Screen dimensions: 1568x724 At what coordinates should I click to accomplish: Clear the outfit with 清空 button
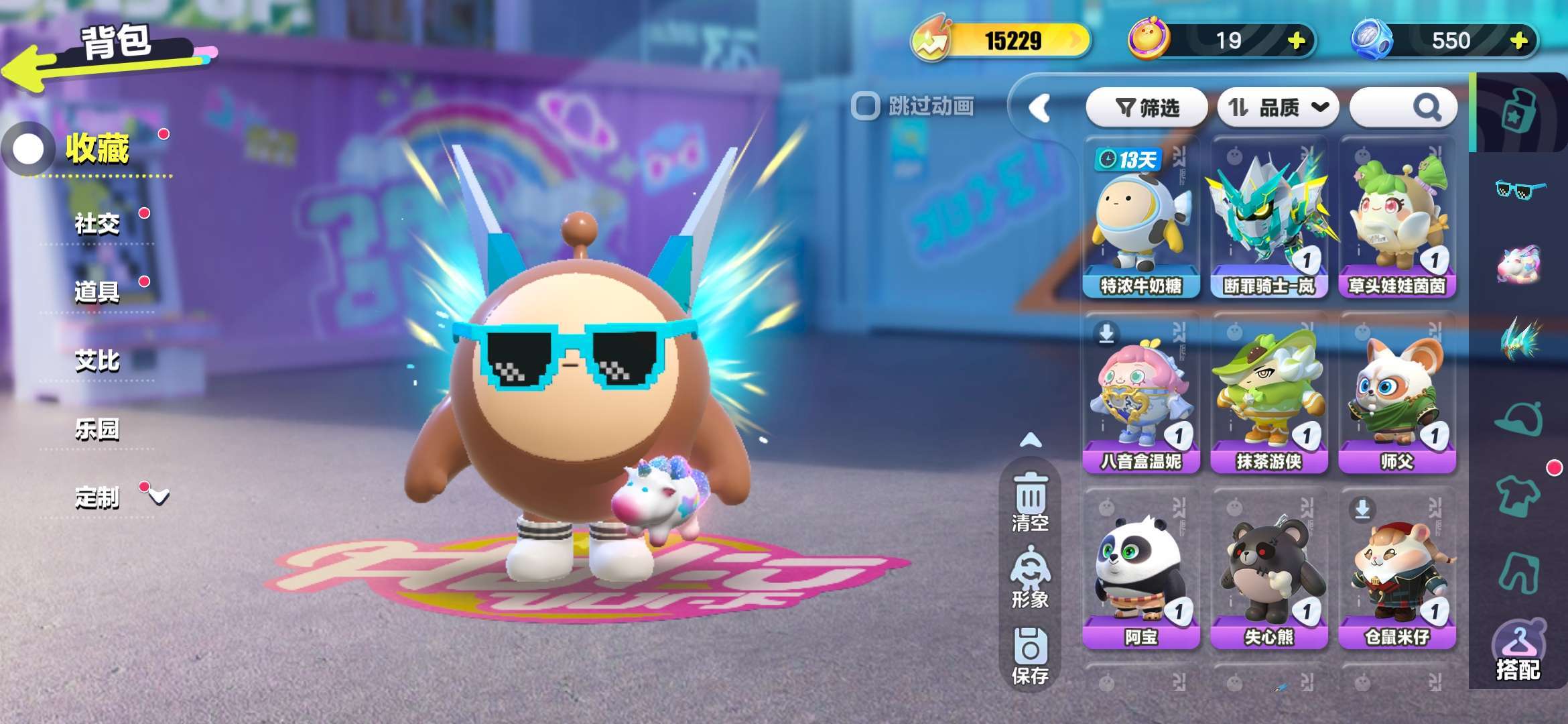(x=1030, y=502)
